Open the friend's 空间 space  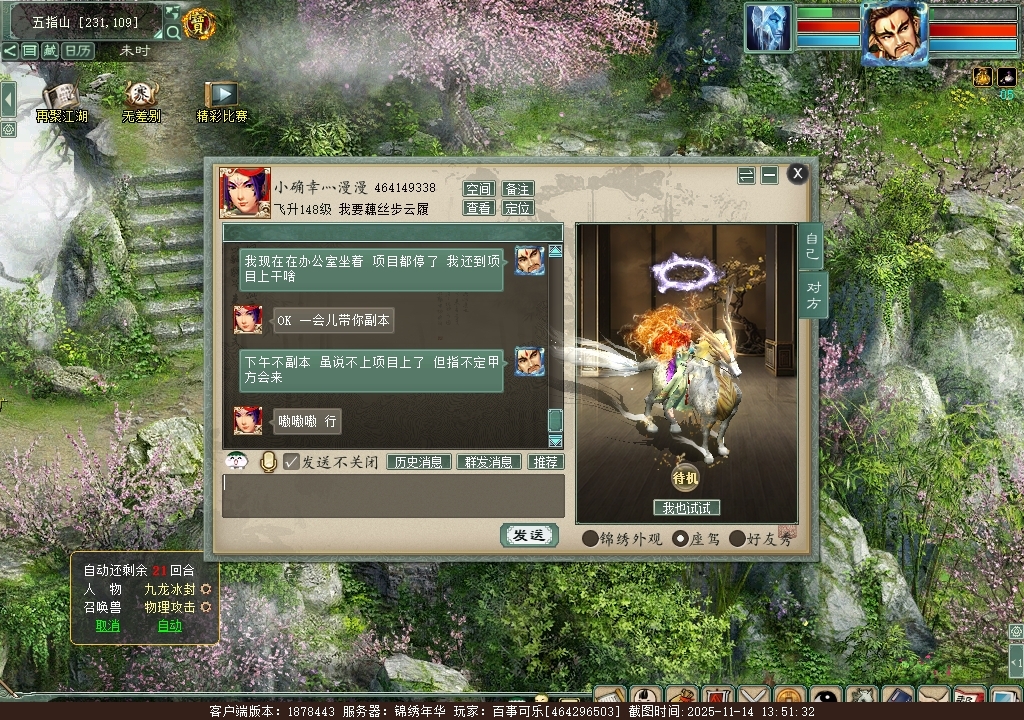point(479,189)
